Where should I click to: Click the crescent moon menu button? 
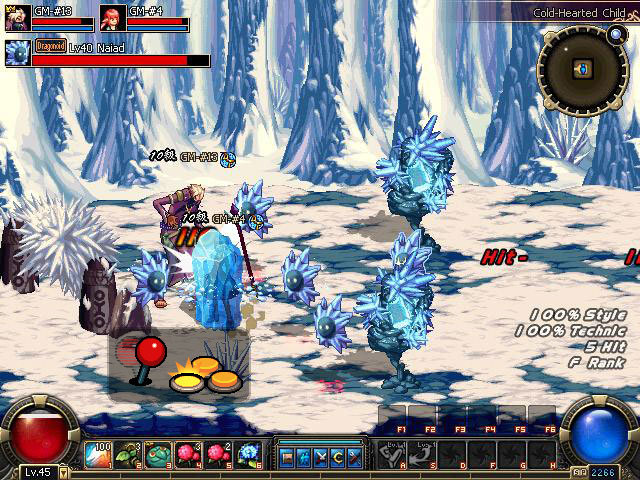338,457
